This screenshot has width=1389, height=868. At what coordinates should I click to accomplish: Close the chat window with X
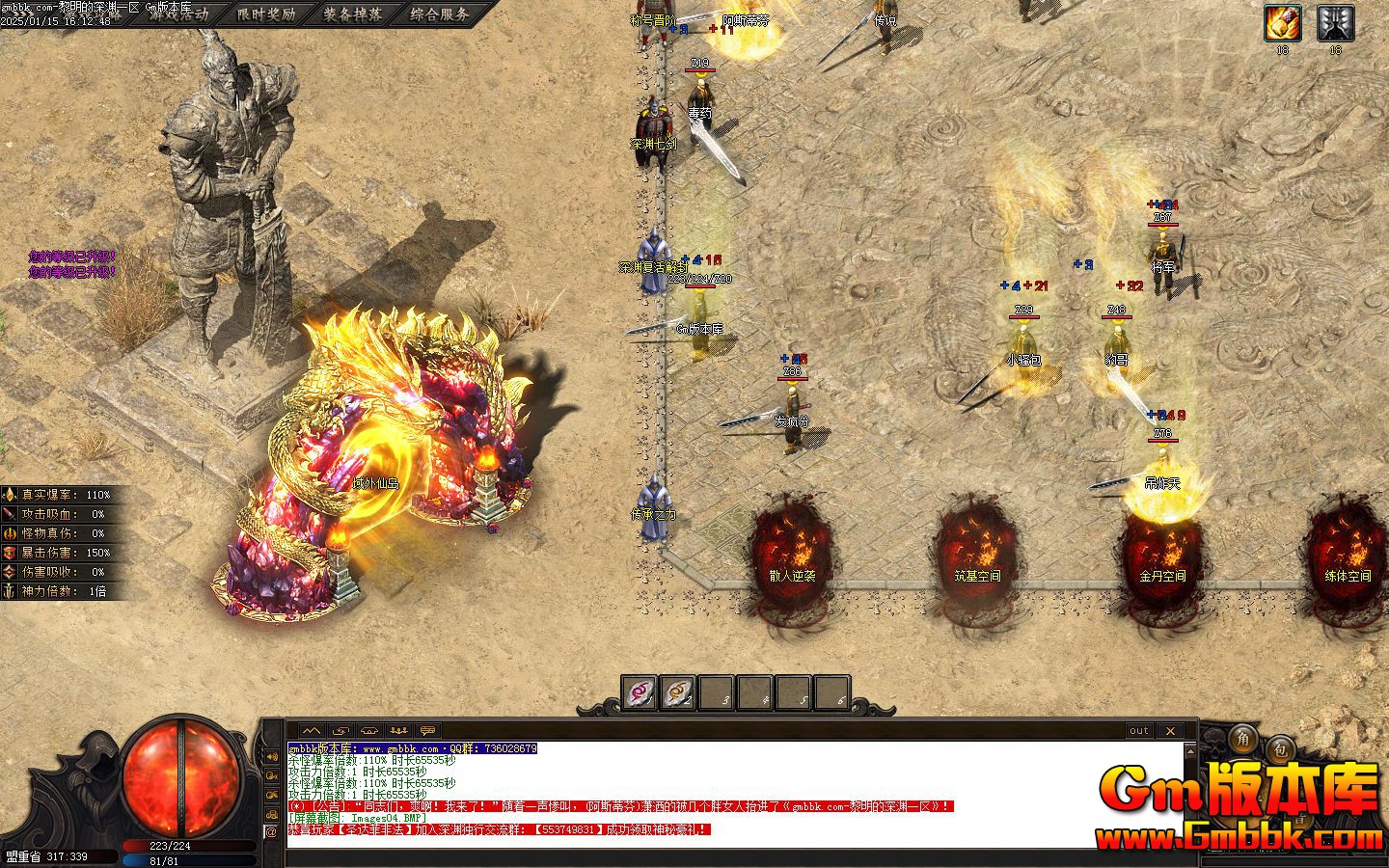click(x=1170, y=731)
